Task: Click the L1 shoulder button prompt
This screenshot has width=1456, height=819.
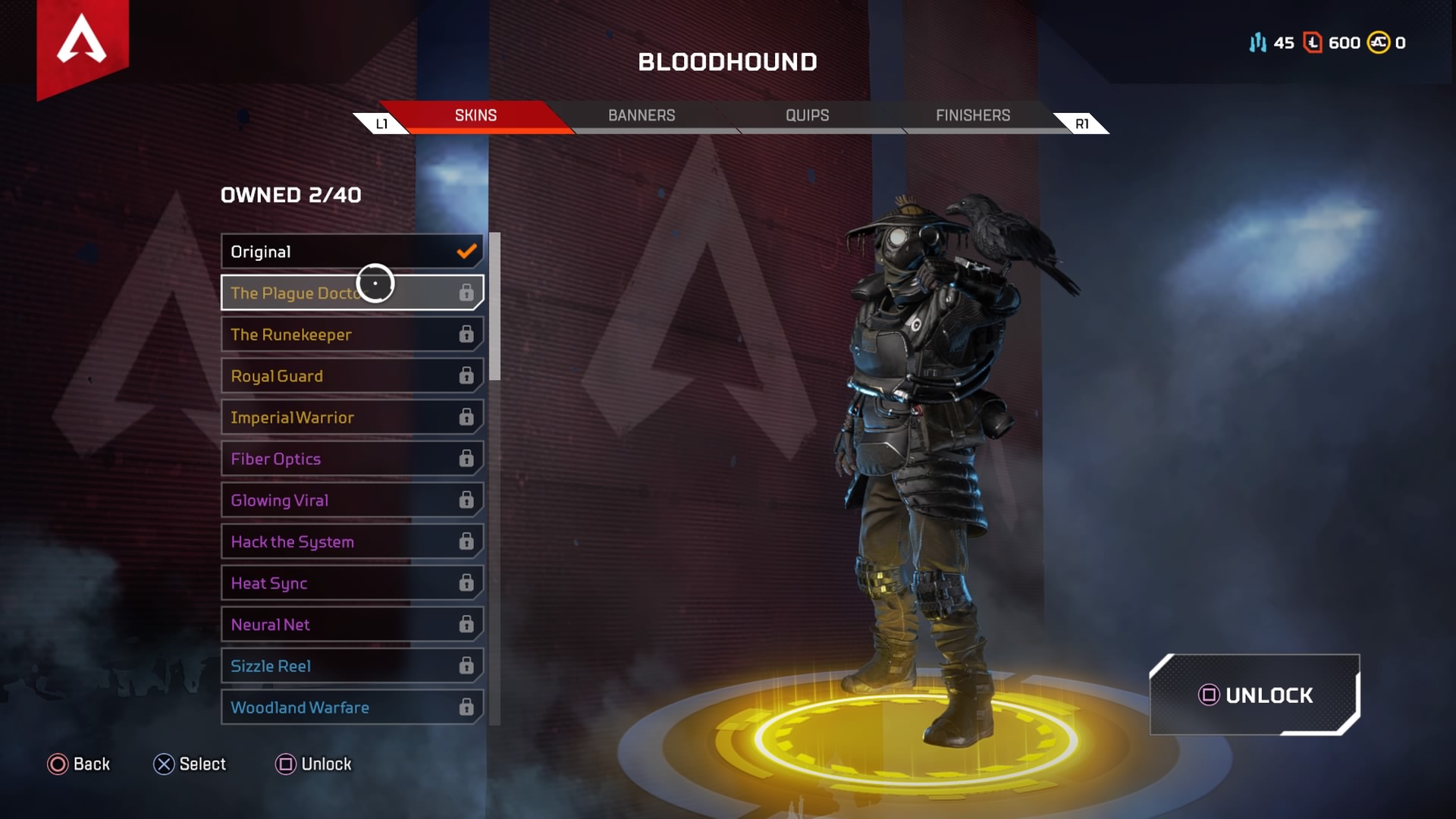Action: [381, 122]
